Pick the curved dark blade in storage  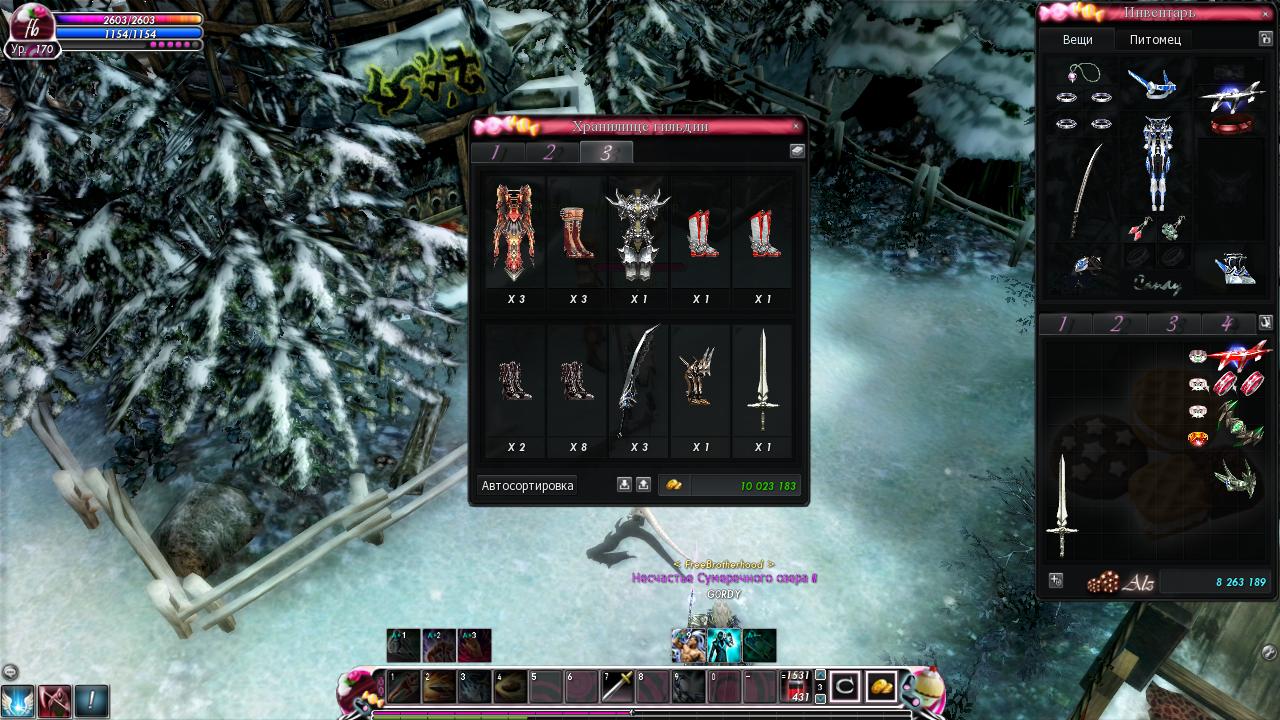[x=638, y=380]
